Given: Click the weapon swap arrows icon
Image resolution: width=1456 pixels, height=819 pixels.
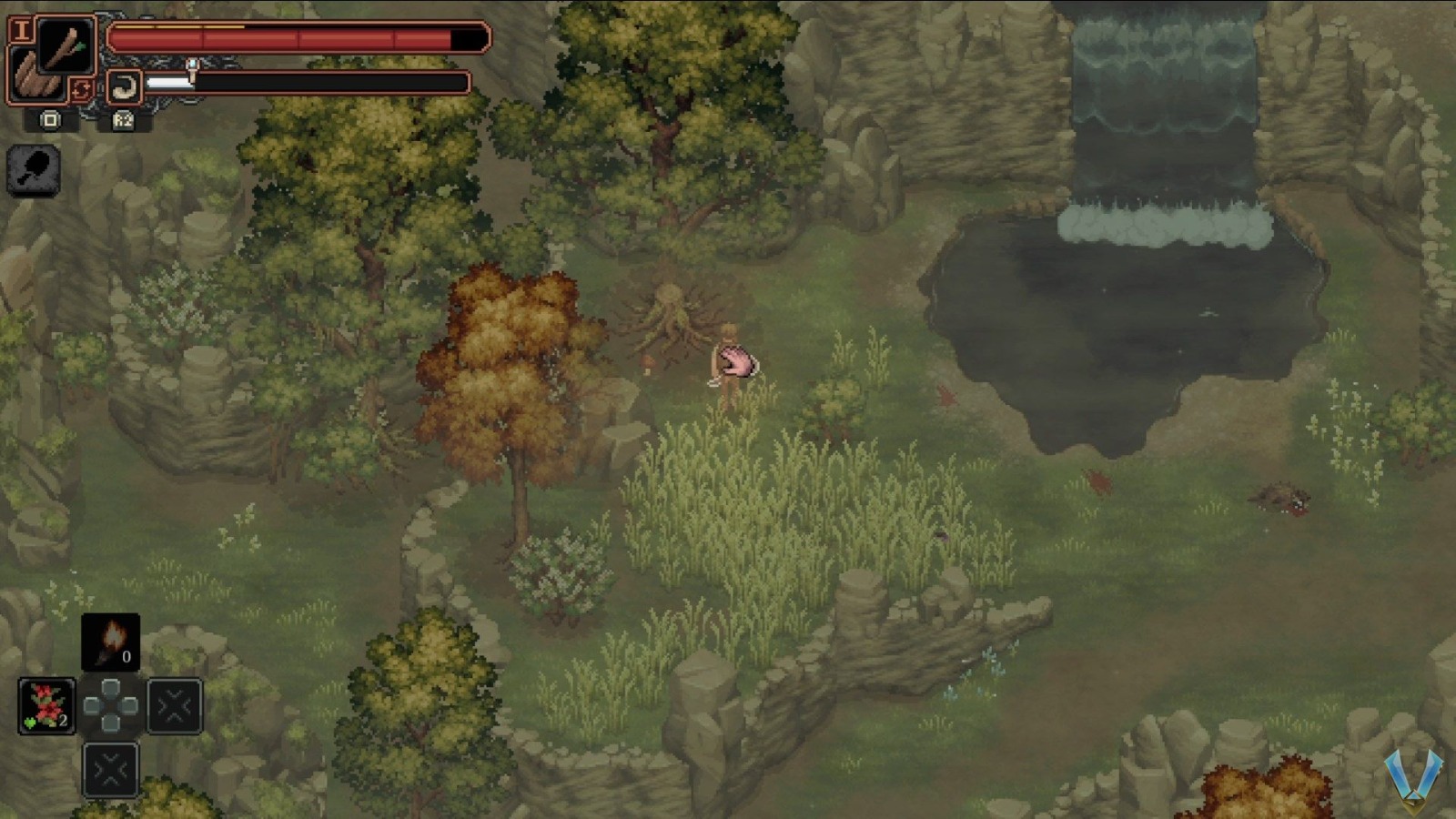Looking at the screenshot, I should [x=83, y=90].
